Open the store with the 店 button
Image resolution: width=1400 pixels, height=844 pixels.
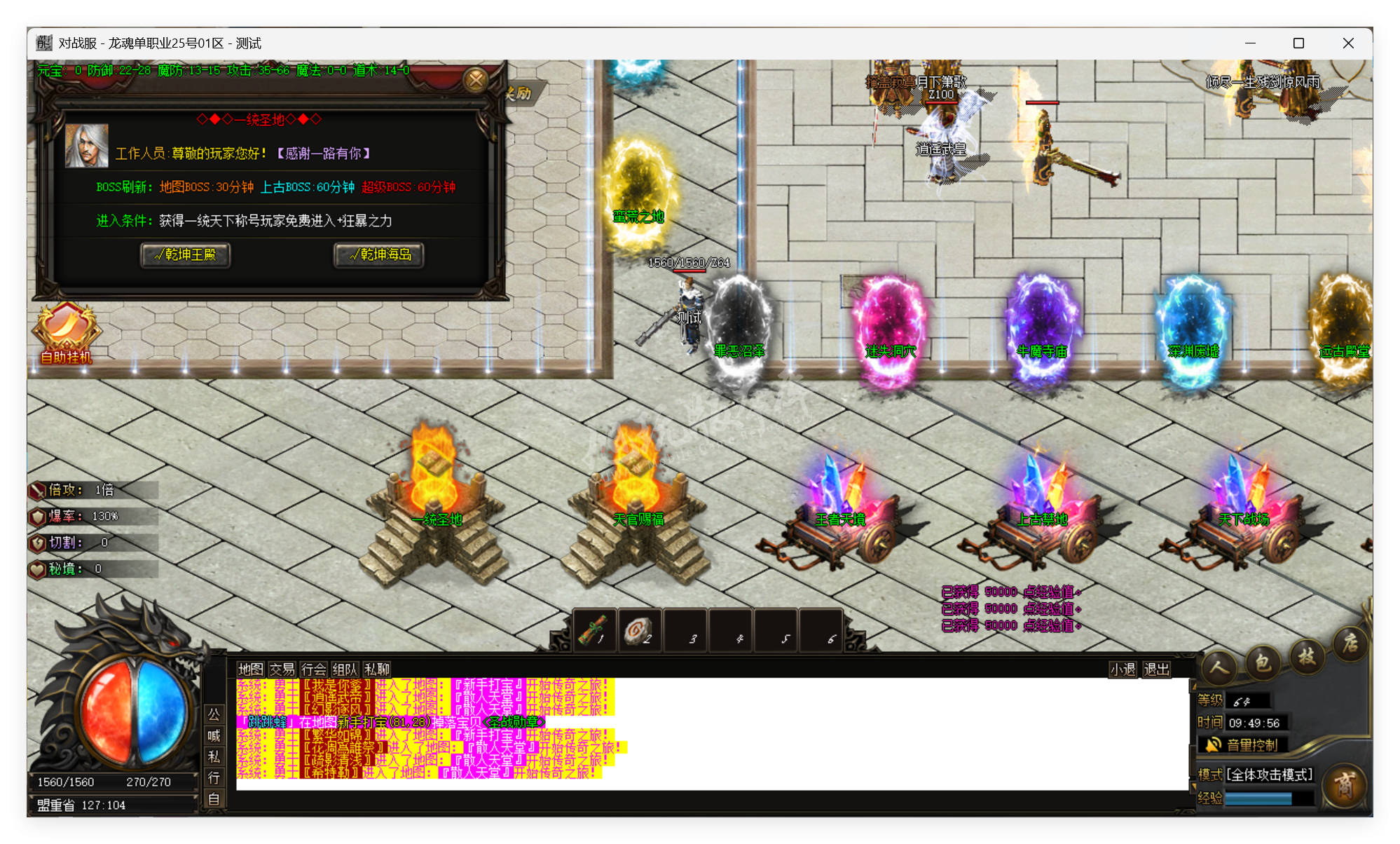tap(1350, 643)
